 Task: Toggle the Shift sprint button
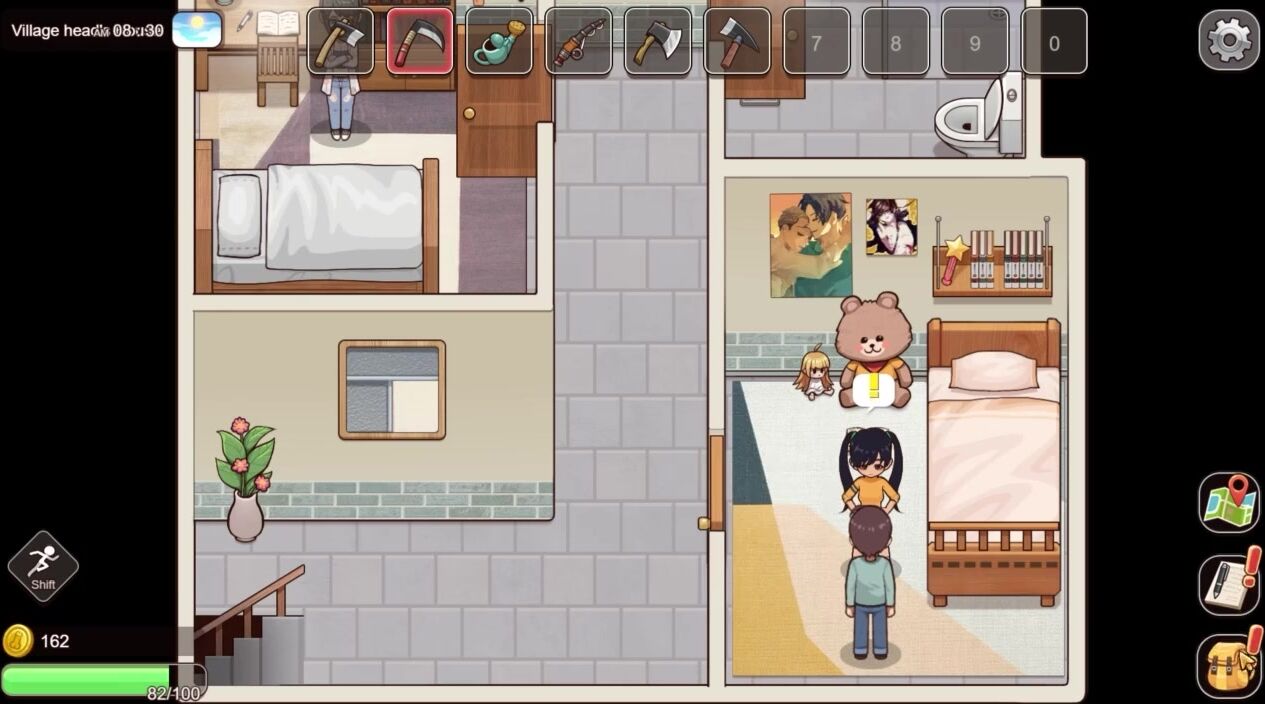coord(43,566)
